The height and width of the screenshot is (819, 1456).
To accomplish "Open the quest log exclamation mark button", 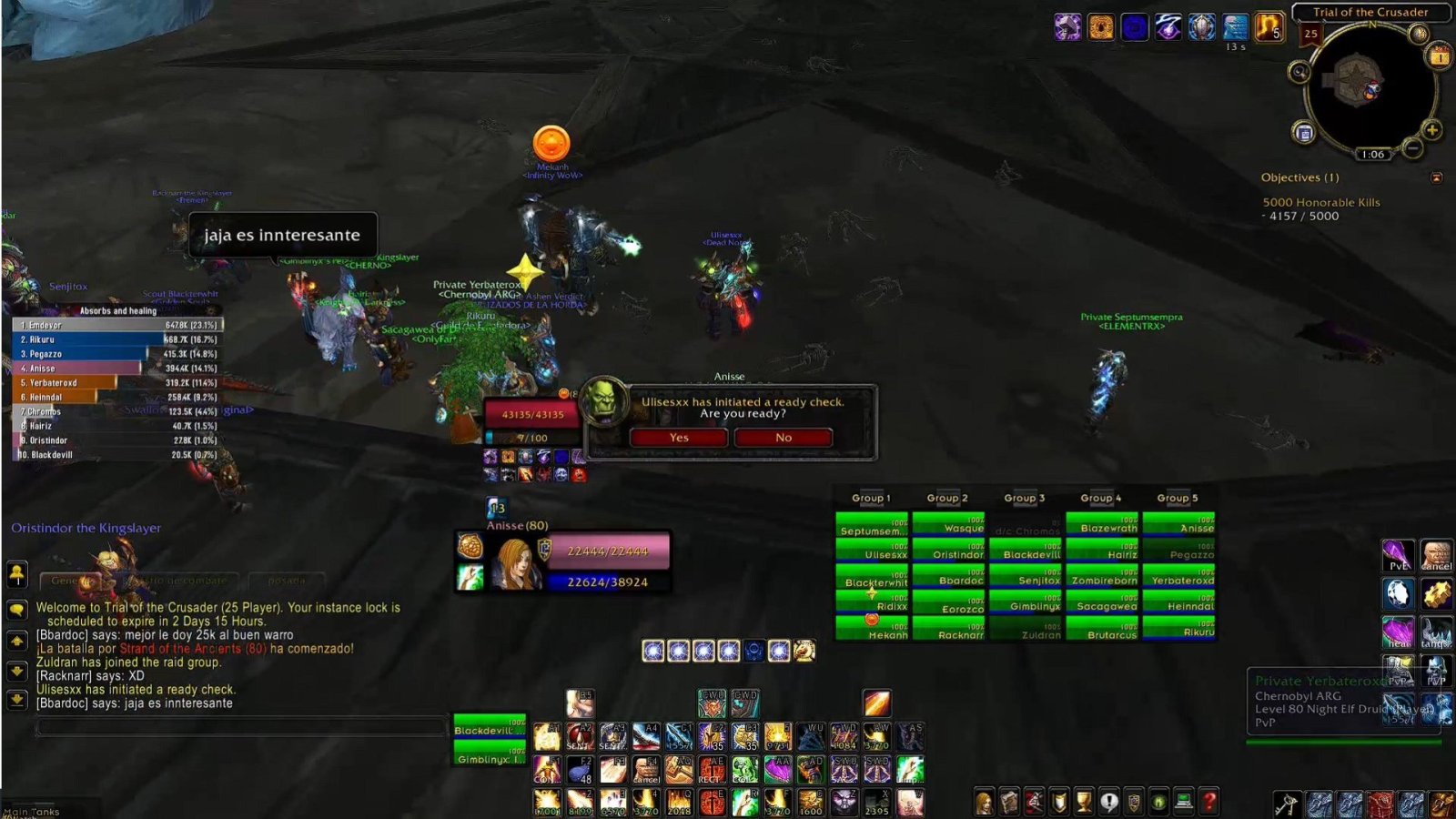I will (x=1108, y=802).
